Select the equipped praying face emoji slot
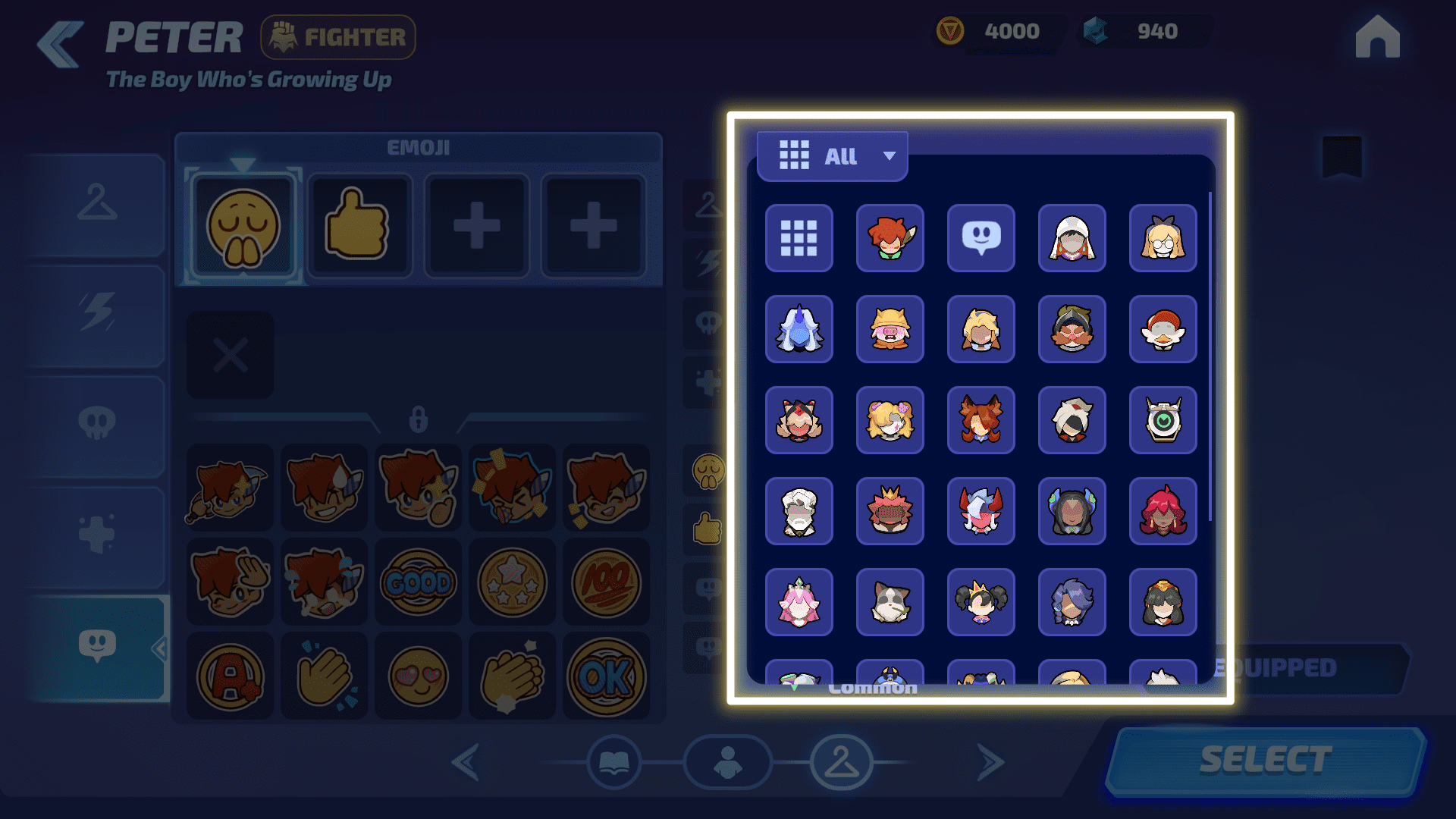1456x819 pixels. point(243,226)
